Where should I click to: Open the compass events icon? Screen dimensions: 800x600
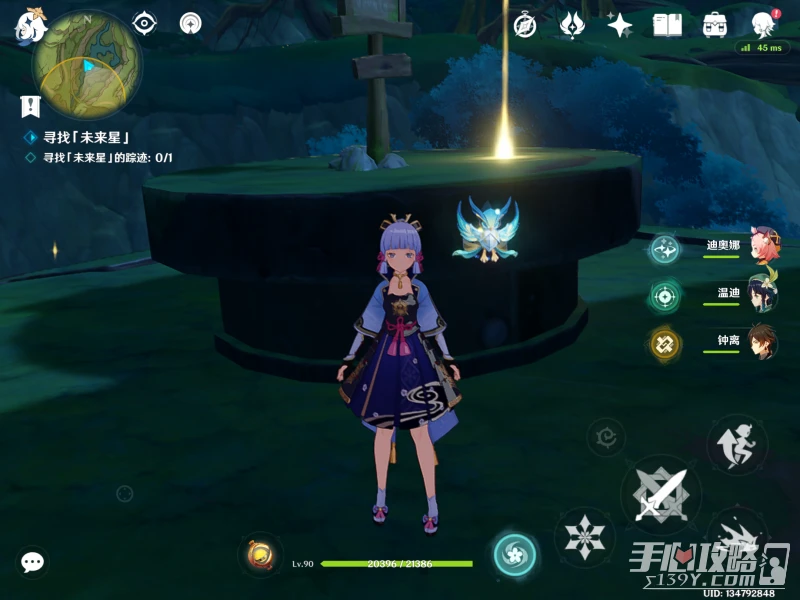point(525,25)
